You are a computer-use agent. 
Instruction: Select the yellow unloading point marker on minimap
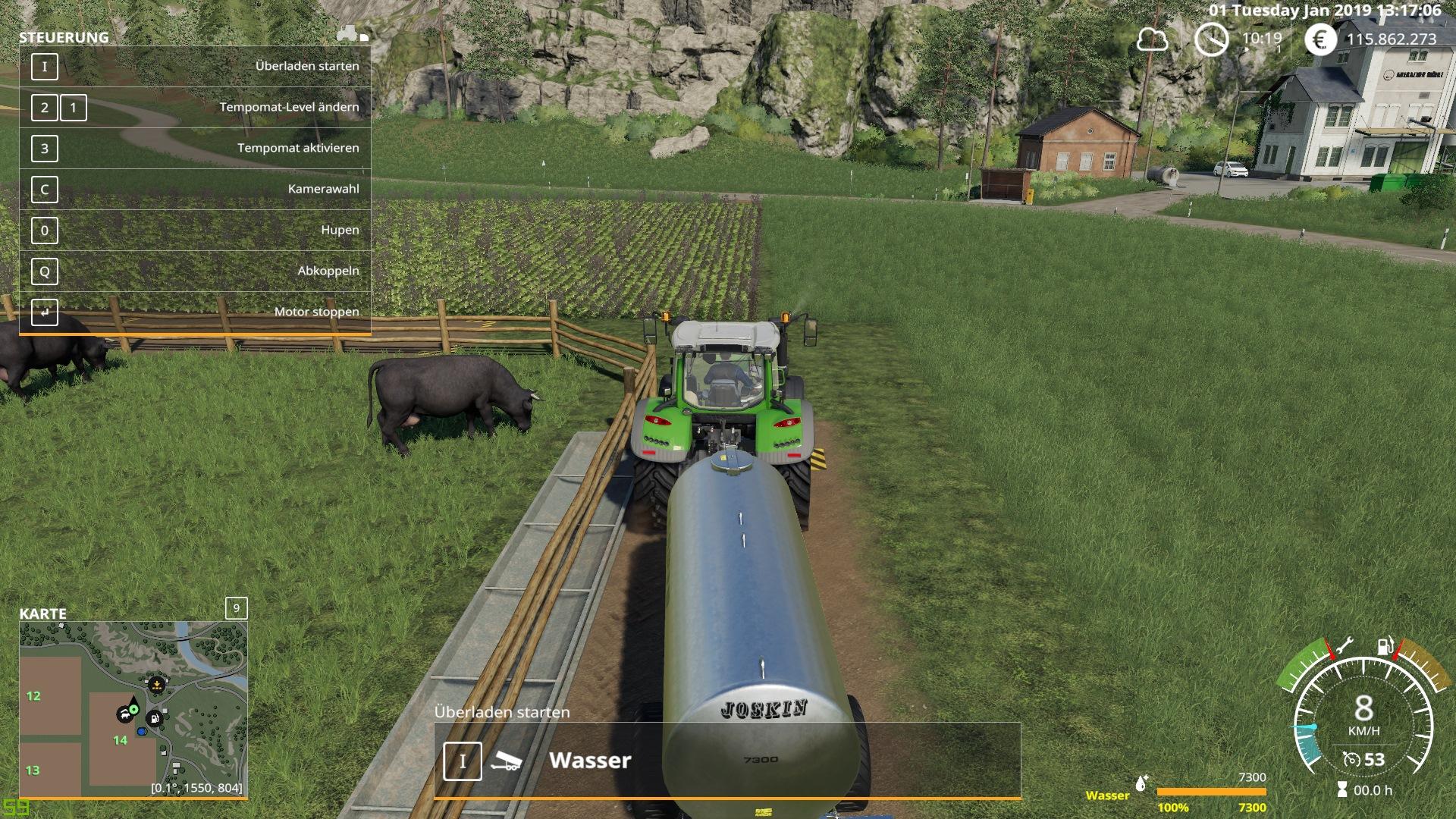pos(156,685)
